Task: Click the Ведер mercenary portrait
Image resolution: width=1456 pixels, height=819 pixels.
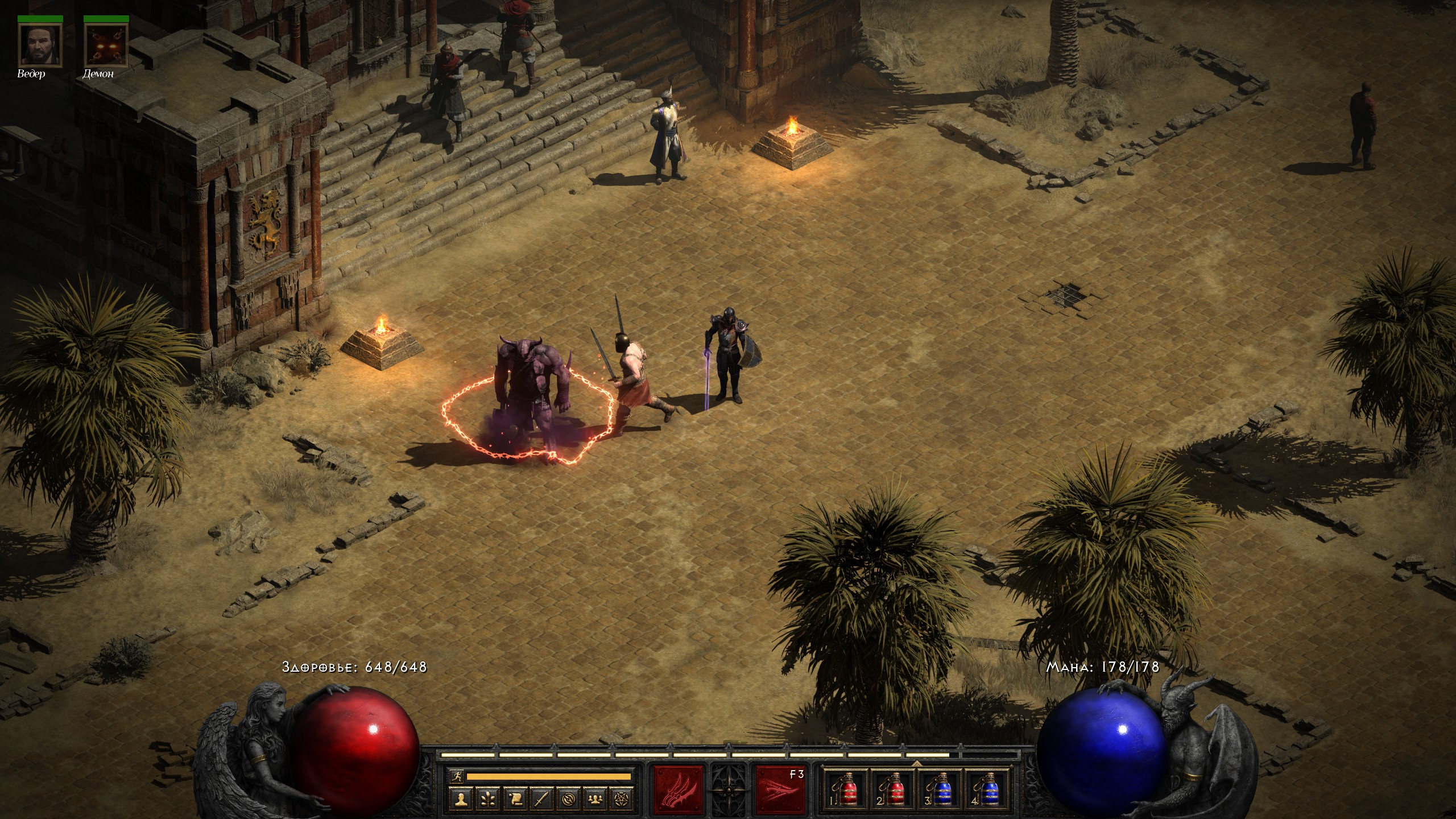Action: tap(40, 45)
